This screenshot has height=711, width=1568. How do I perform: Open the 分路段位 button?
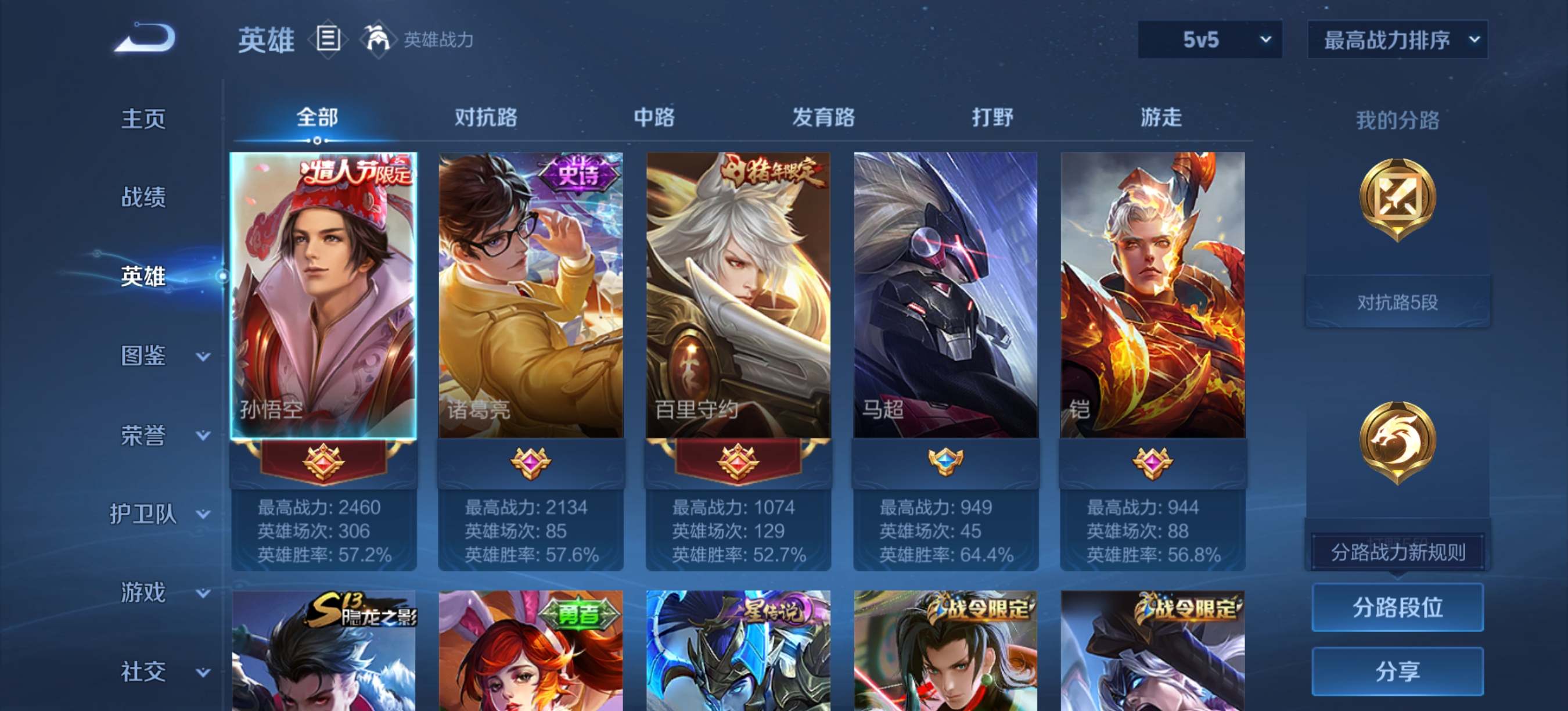[x=1397, y=607]
